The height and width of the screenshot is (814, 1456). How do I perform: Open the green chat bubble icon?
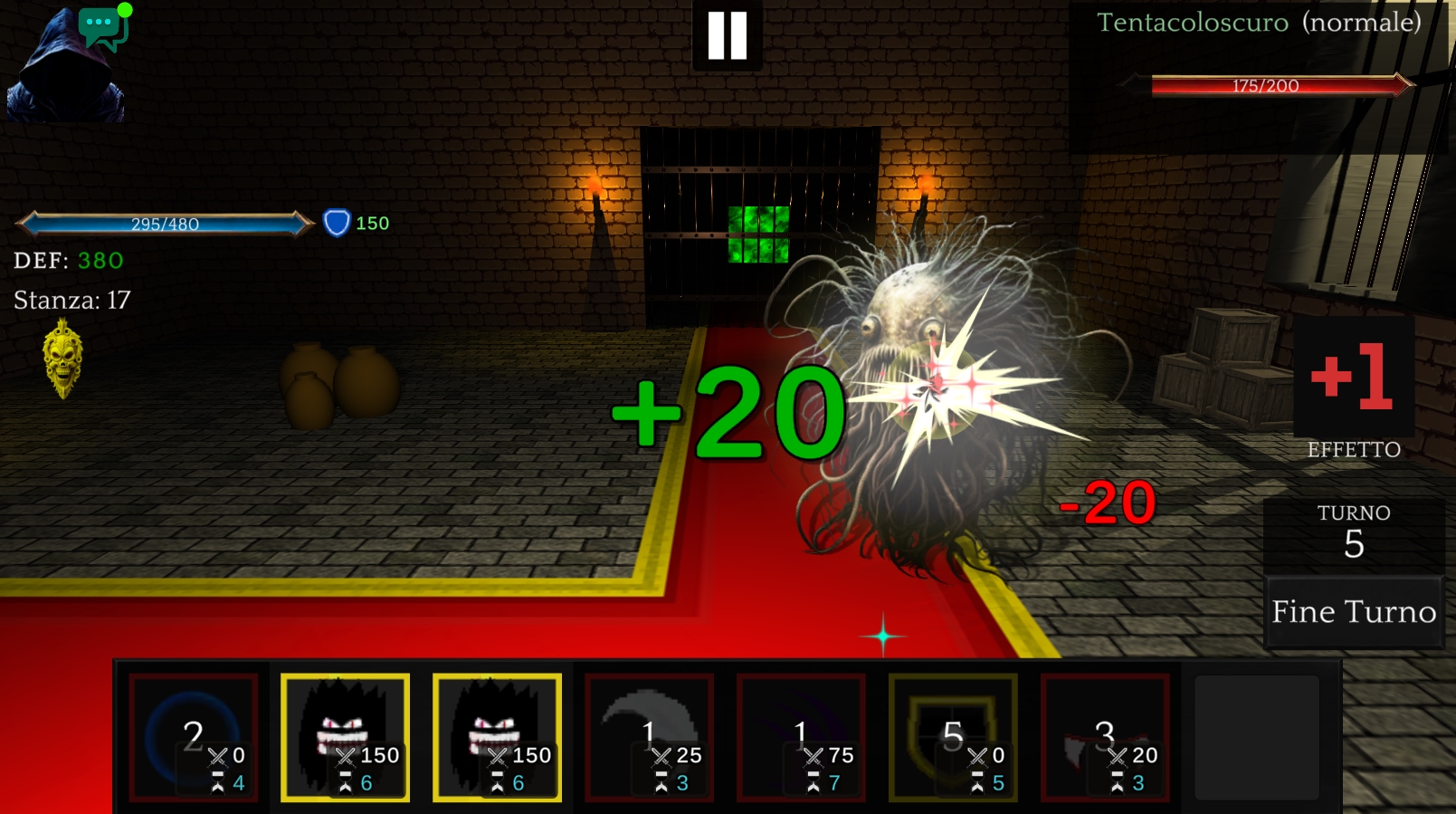103,27
